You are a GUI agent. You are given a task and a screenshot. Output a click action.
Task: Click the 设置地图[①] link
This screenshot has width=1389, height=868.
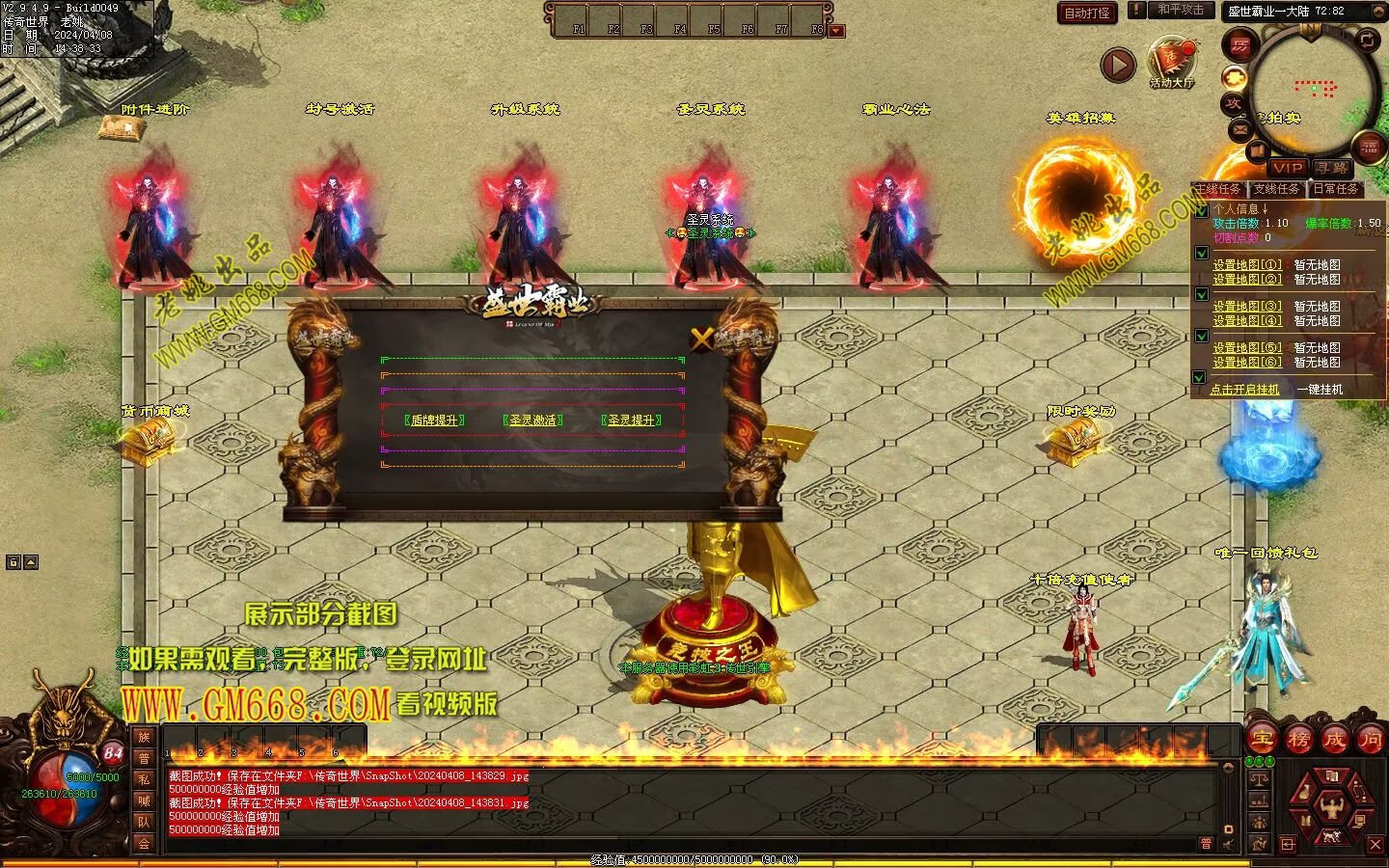tap(1247, 264)
